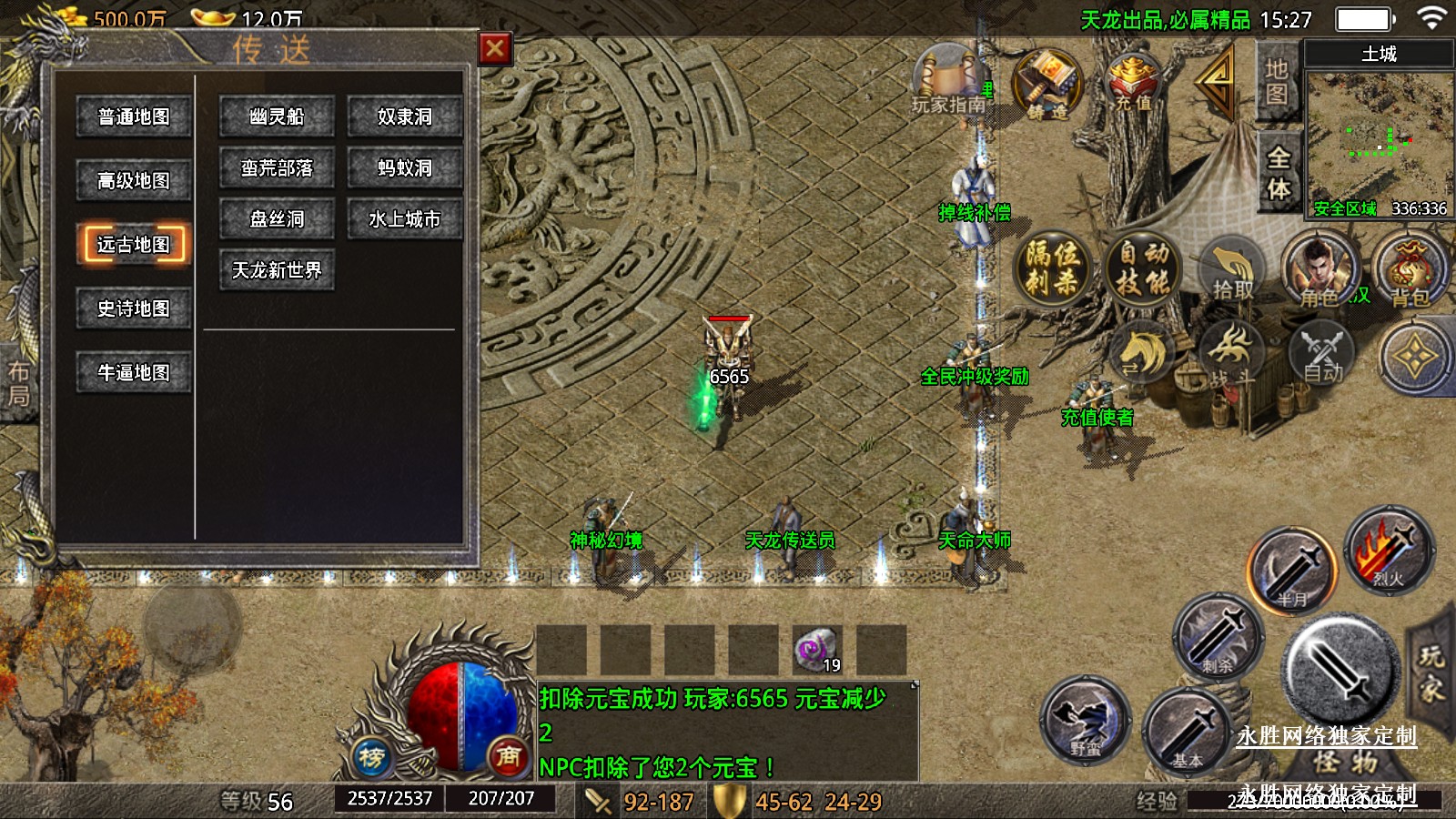This screenshot has width=1456, height=819.
Task: Teleport to 幽灵船
Action: 277,117
